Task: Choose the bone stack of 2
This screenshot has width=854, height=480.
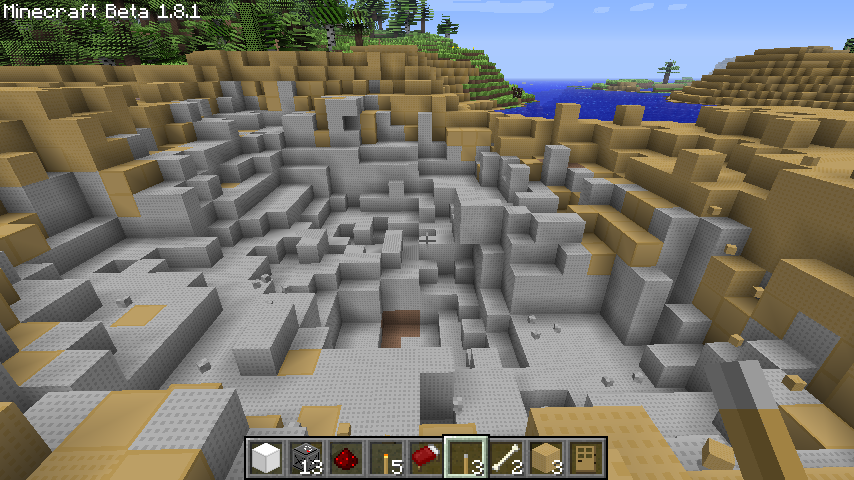Action: [506, 459]
